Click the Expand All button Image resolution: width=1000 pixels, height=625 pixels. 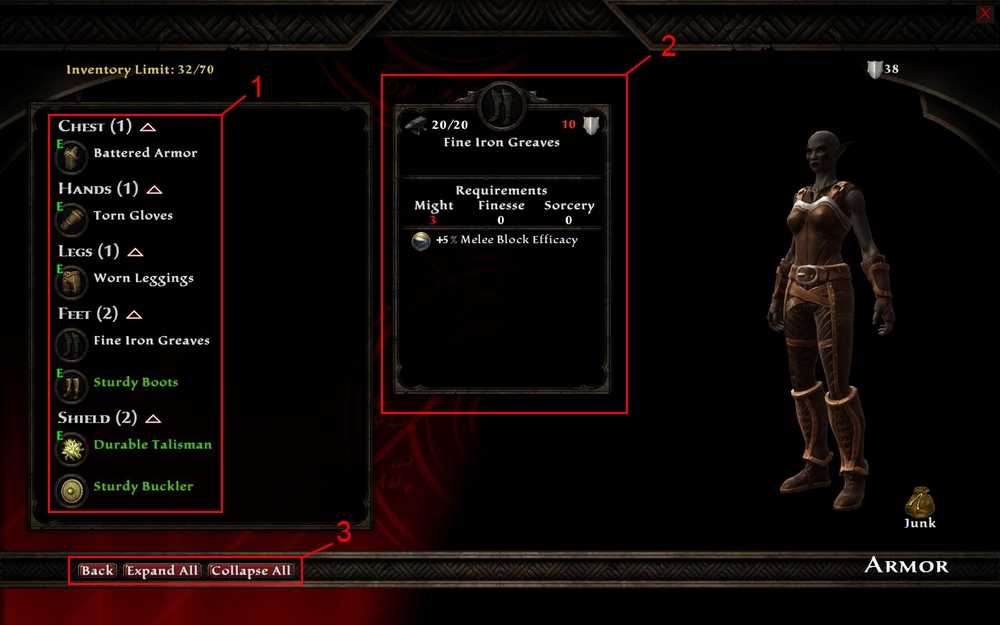pos(162,570)
